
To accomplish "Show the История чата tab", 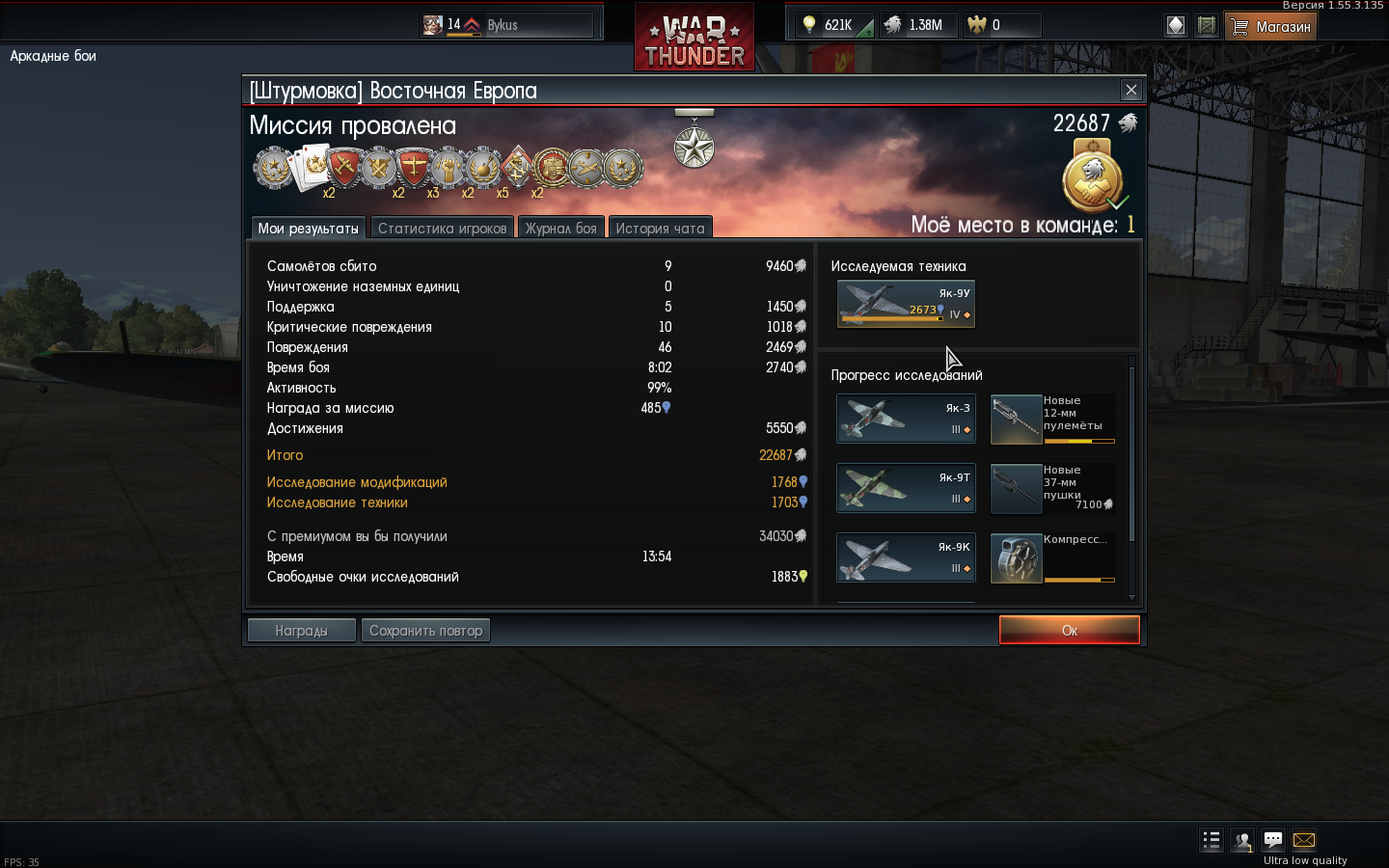I will coord(660,228).
